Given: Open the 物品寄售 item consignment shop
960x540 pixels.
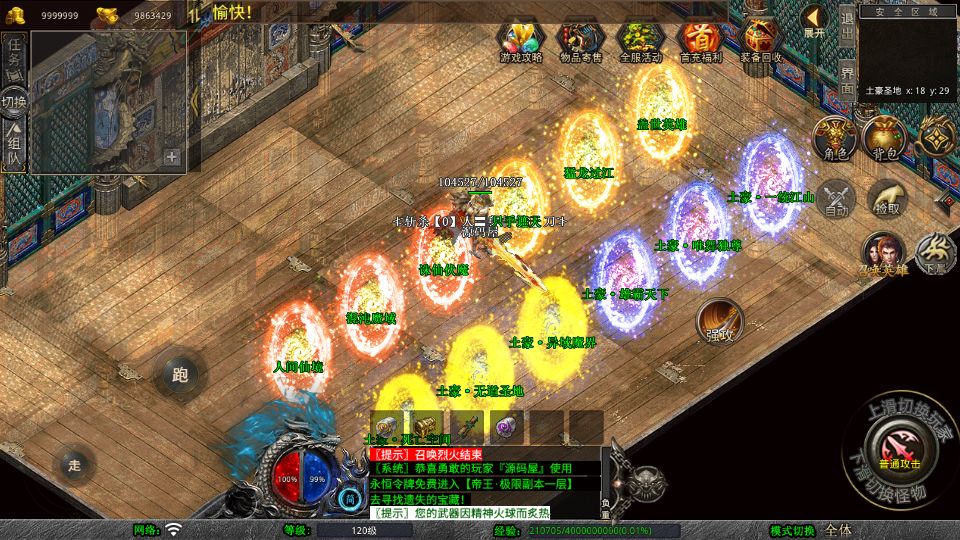Looking at the screenshot, I should tap(580, 41).
